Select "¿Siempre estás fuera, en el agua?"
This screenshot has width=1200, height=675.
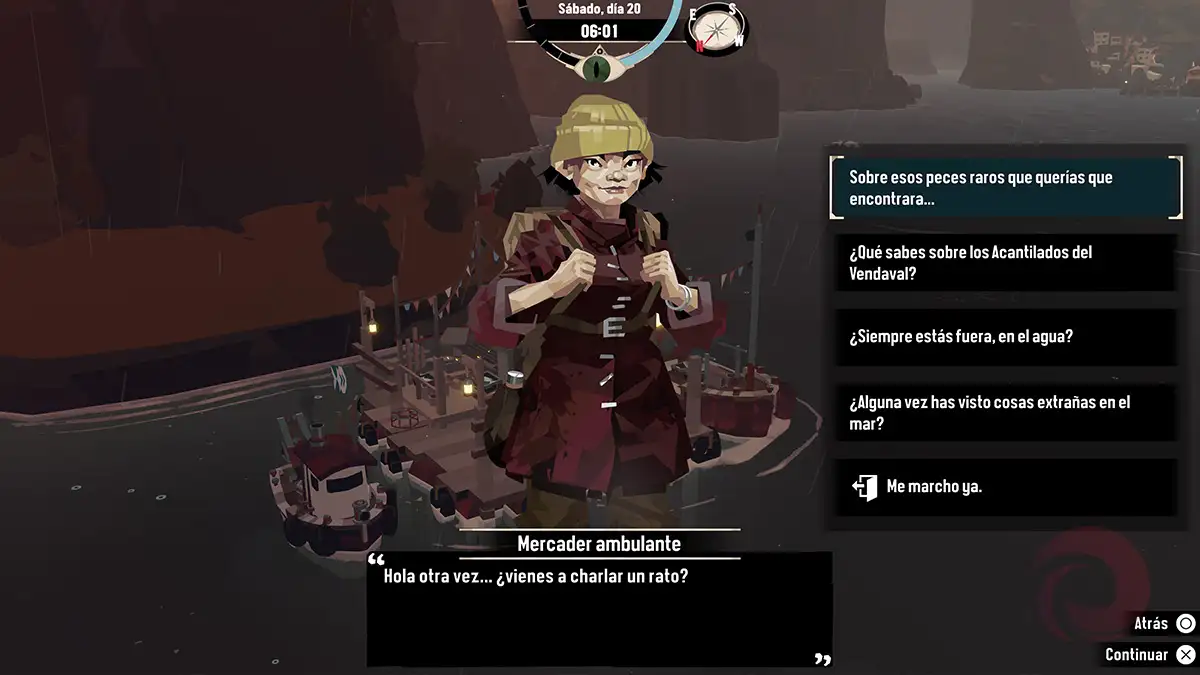(1005, 337)
